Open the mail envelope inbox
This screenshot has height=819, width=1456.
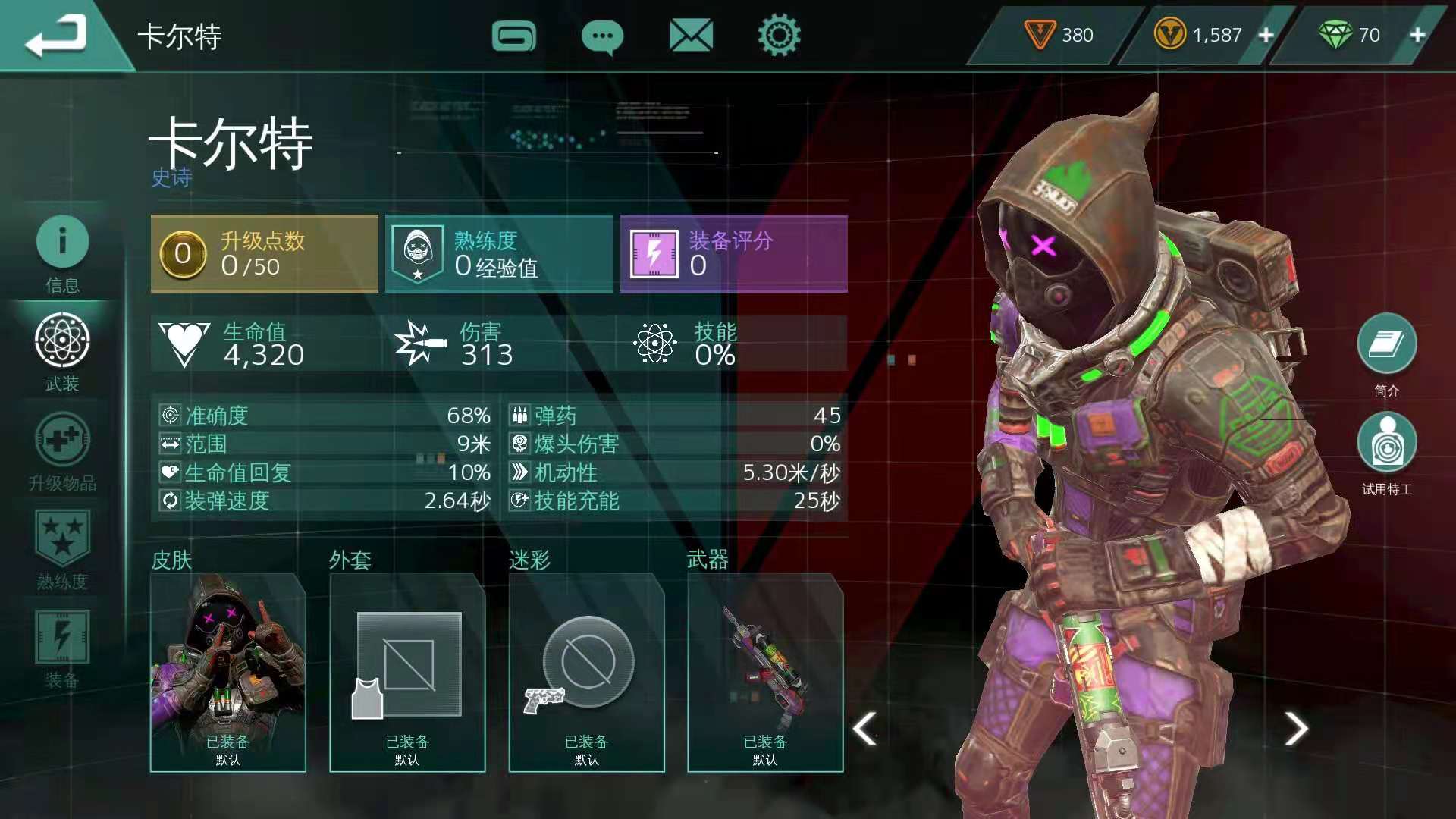691,36
